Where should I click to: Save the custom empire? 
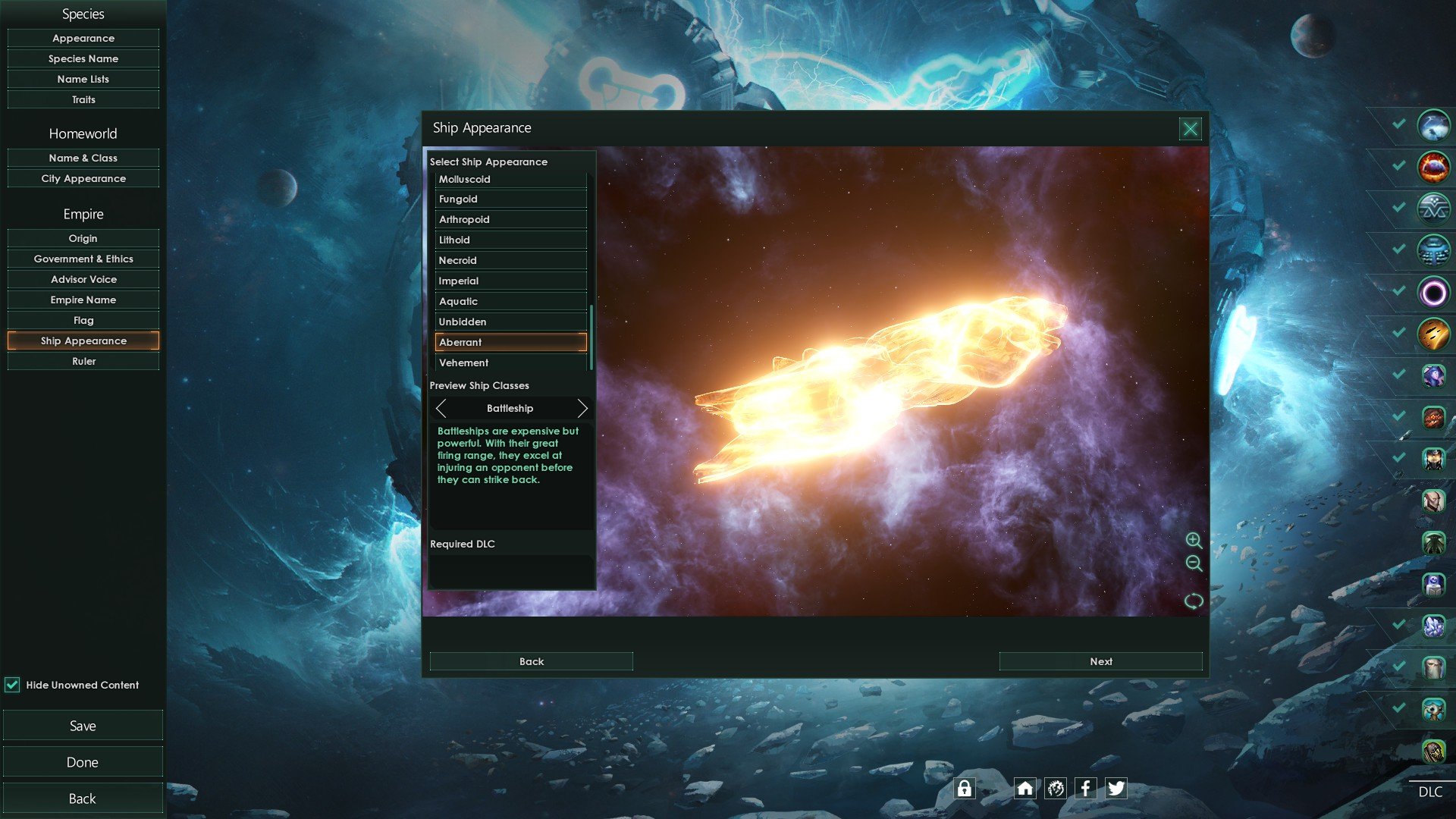click(83, 726)
